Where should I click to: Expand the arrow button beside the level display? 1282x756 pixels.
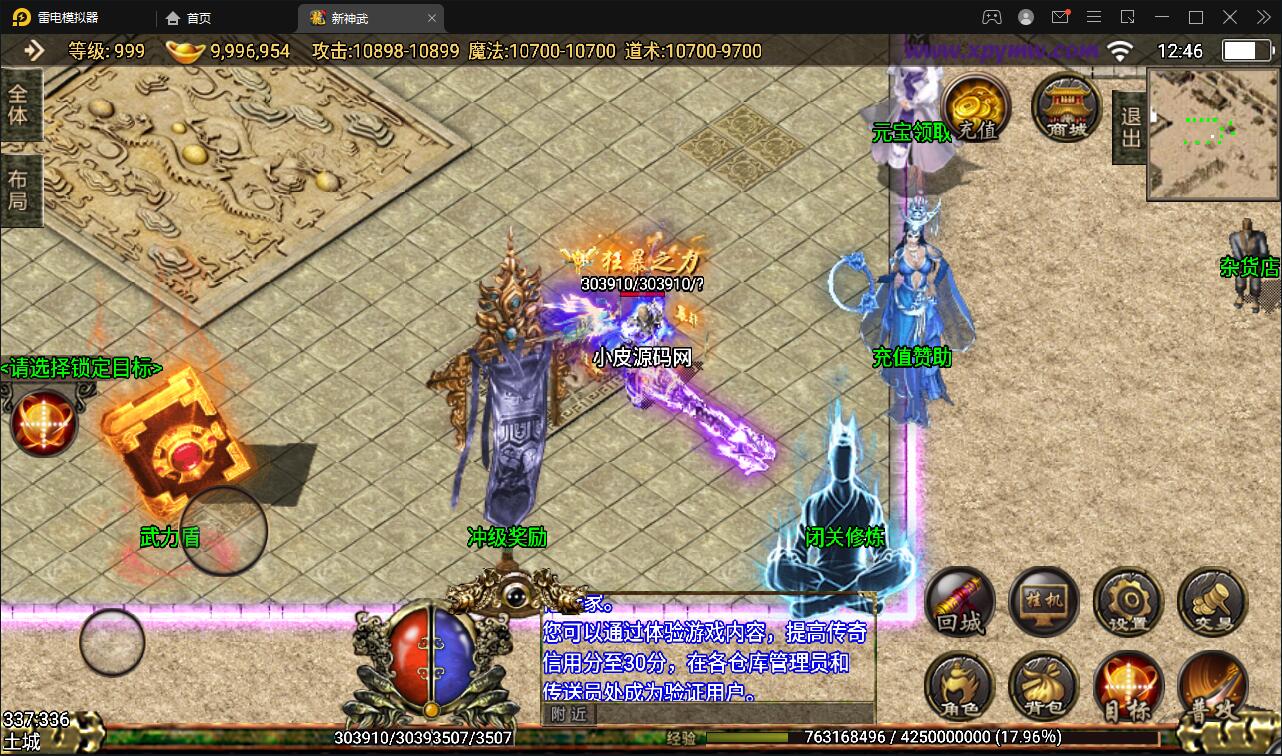(35, 50)
